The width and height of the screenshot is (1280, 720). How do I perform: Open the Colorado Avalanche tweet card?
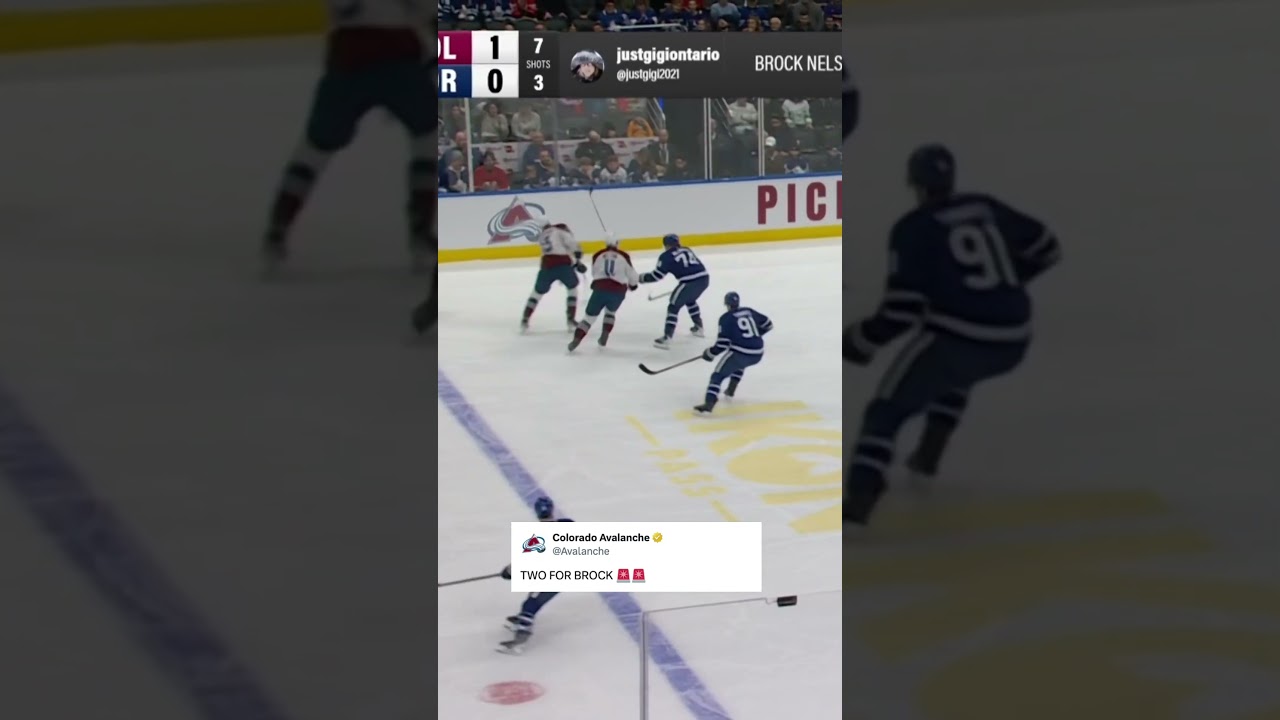coord(636,557)
